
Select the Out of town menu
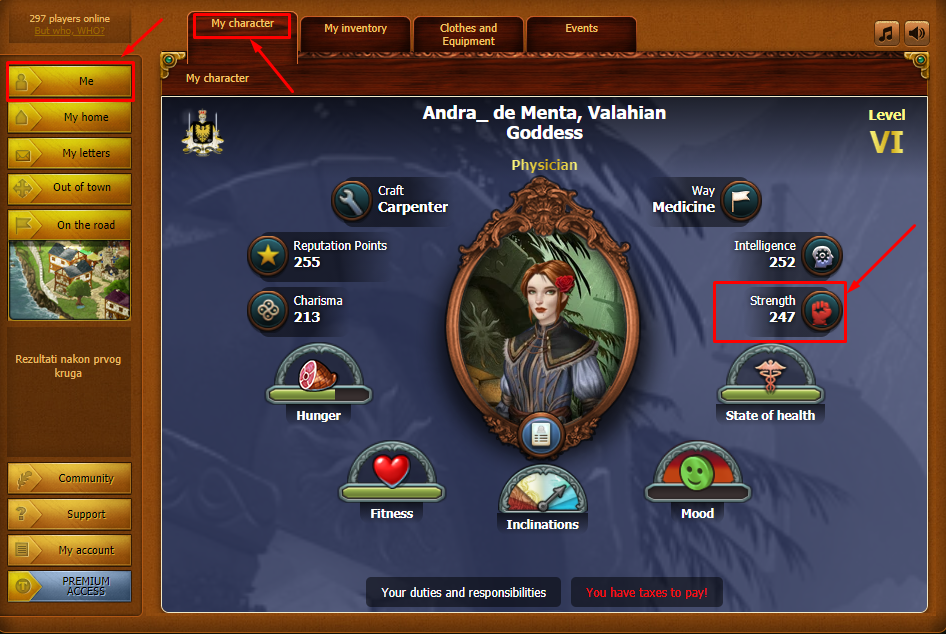70,188
